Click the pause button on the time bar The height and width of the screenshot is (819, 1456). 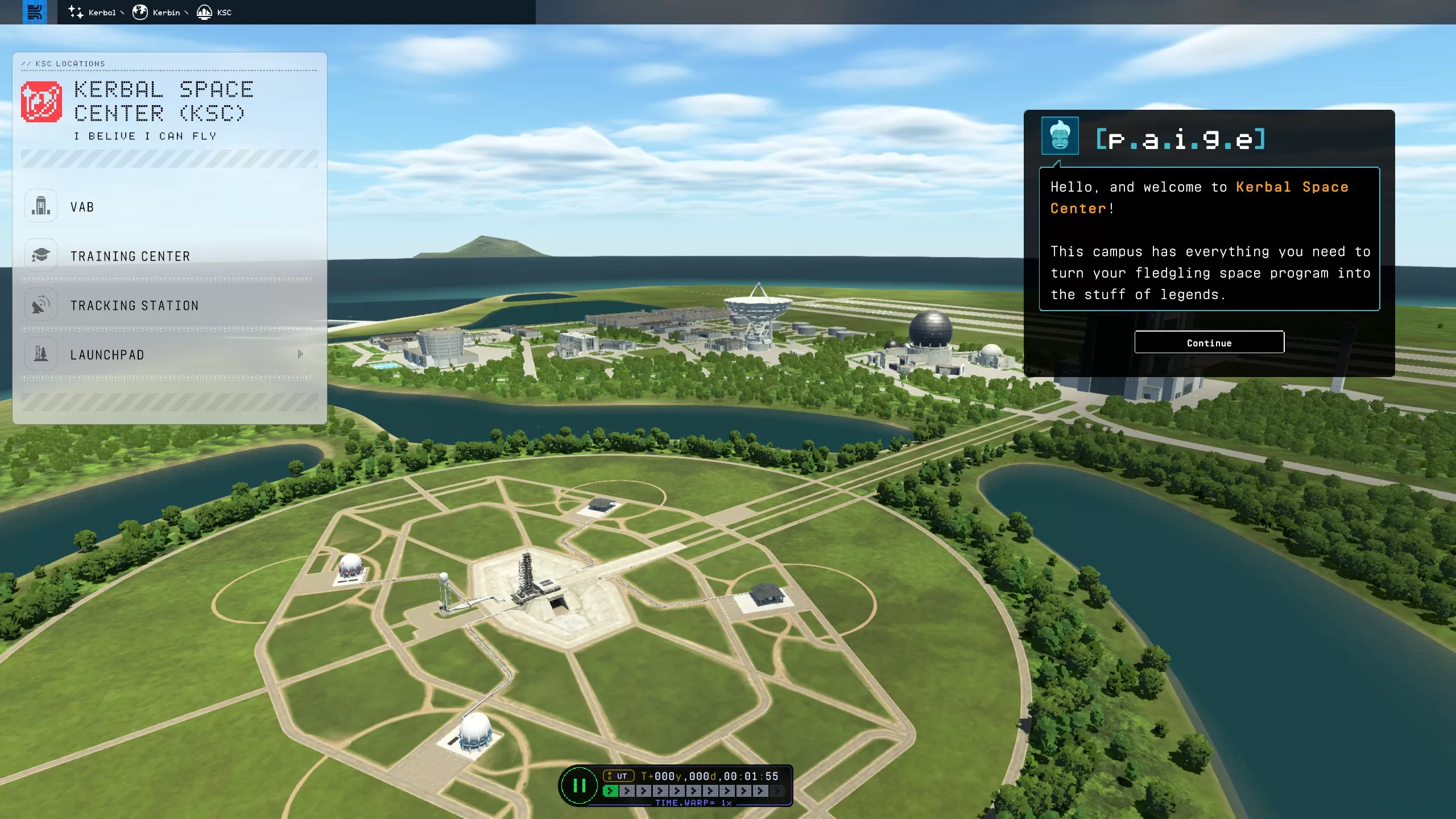click(579, 786)
